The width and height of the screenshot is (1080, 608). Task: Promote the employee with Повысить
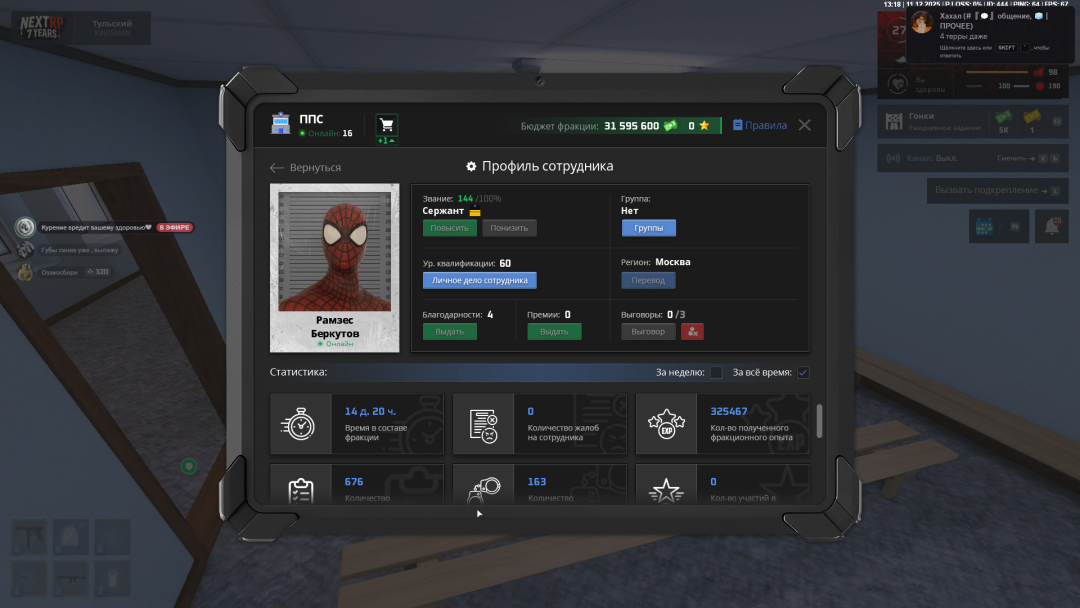point(449,228)
